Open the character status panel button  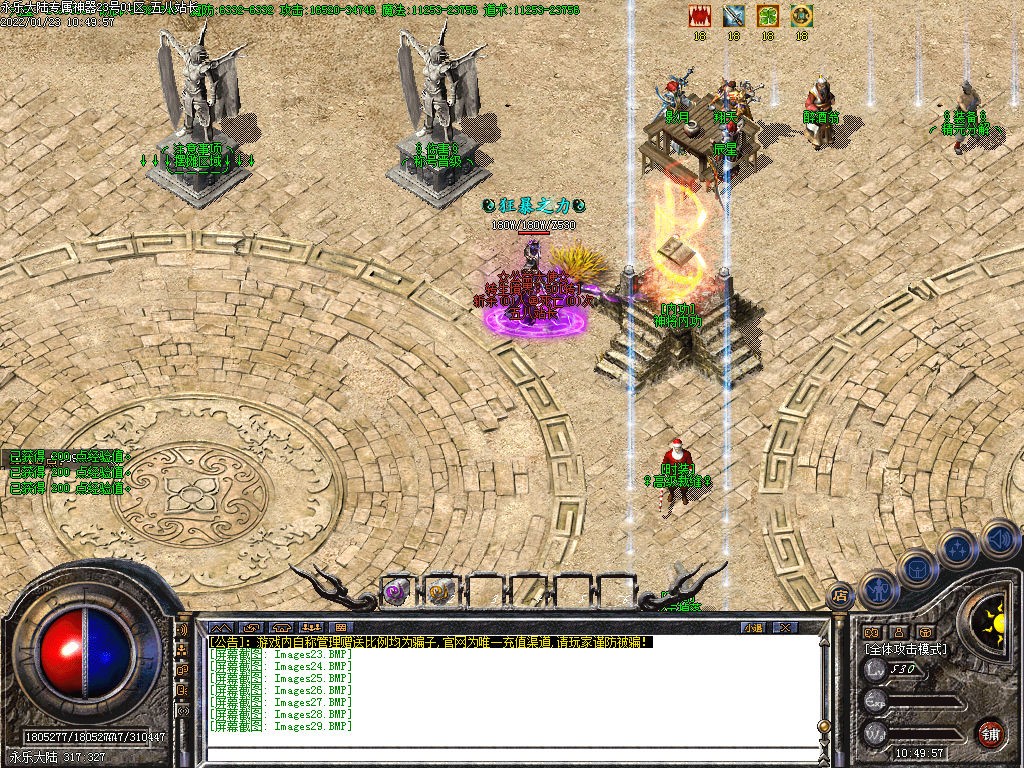point(879,588)
